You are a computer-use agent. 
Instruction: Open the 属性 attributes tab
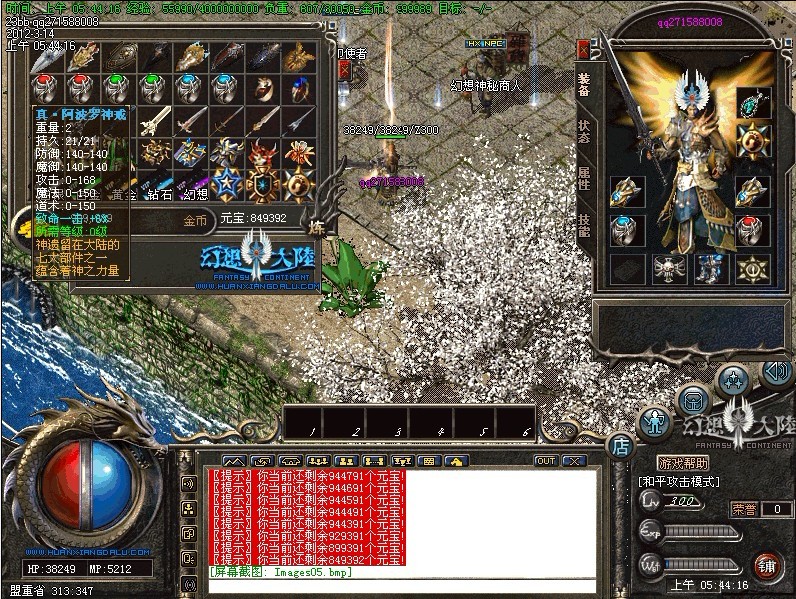[584, 180]
